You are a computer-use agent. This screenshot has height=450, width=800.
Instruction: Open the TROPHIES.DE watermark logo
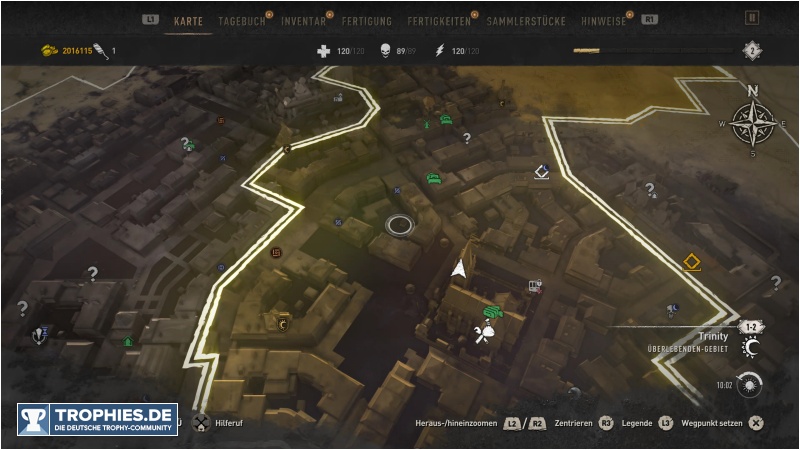click(x=97, y=418)
